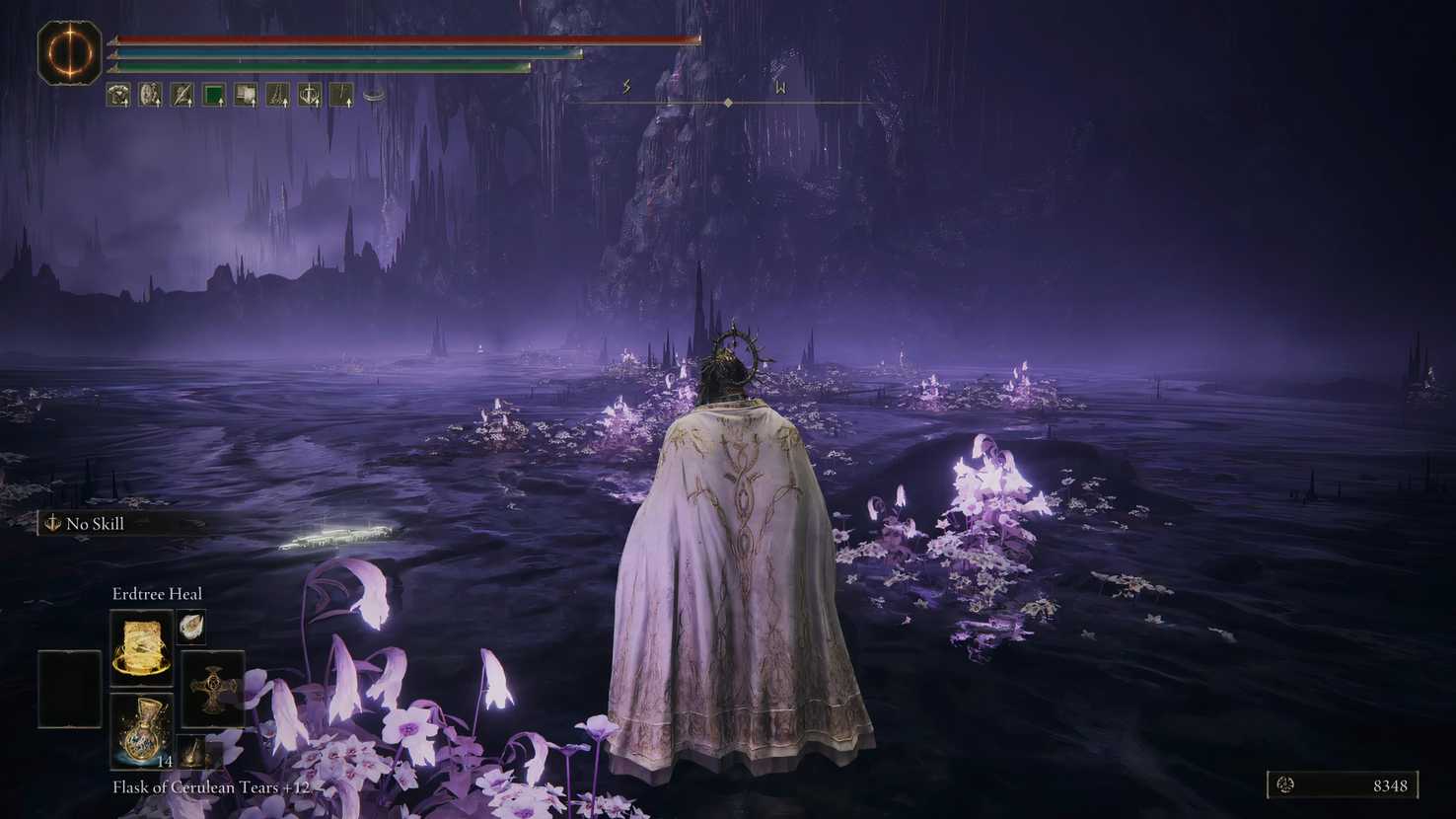Click the W marker on the compass
The image size is (1456, 819).
tap(779, 87)
